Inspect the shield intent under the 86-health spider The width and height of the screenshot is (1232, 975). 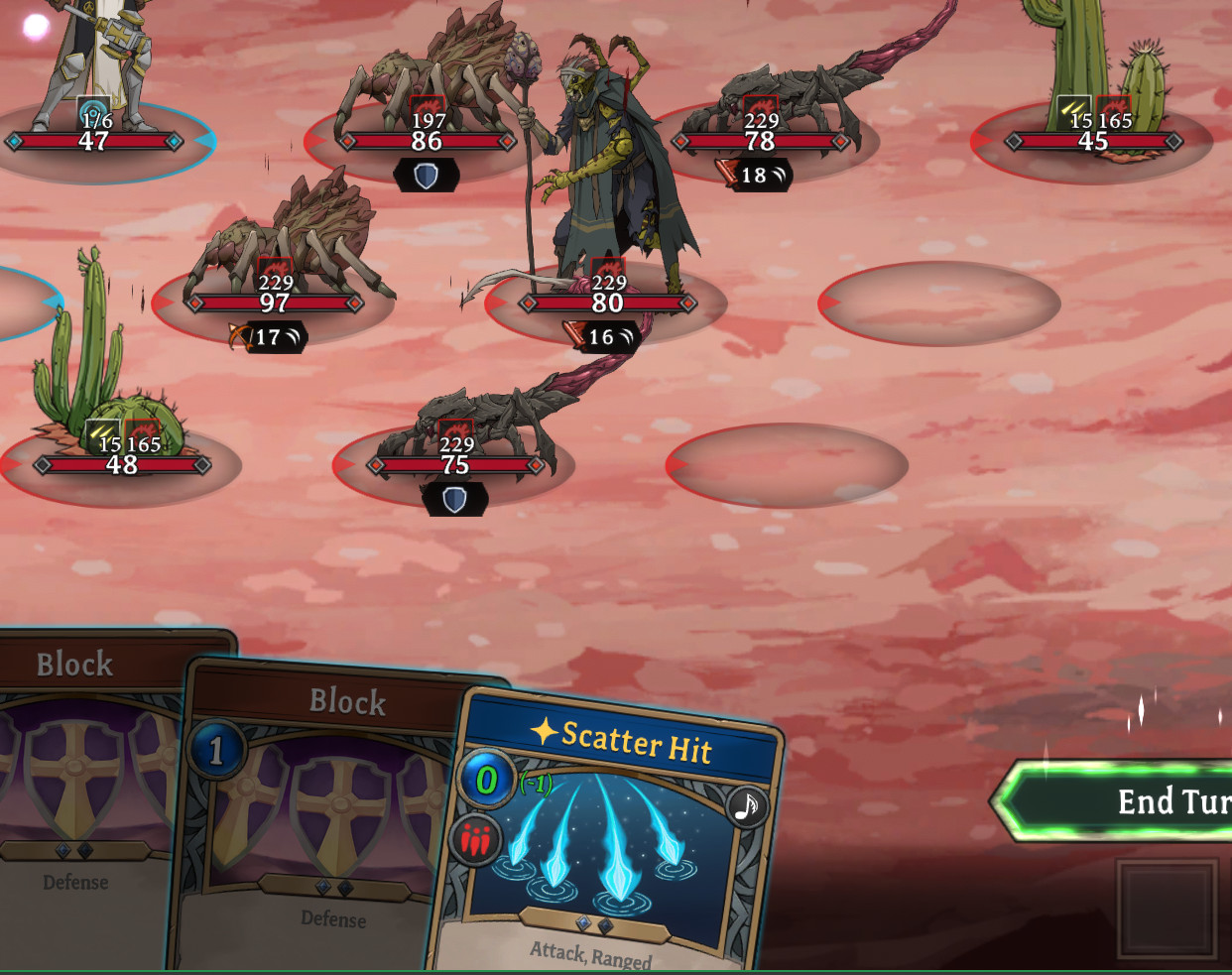426,176
